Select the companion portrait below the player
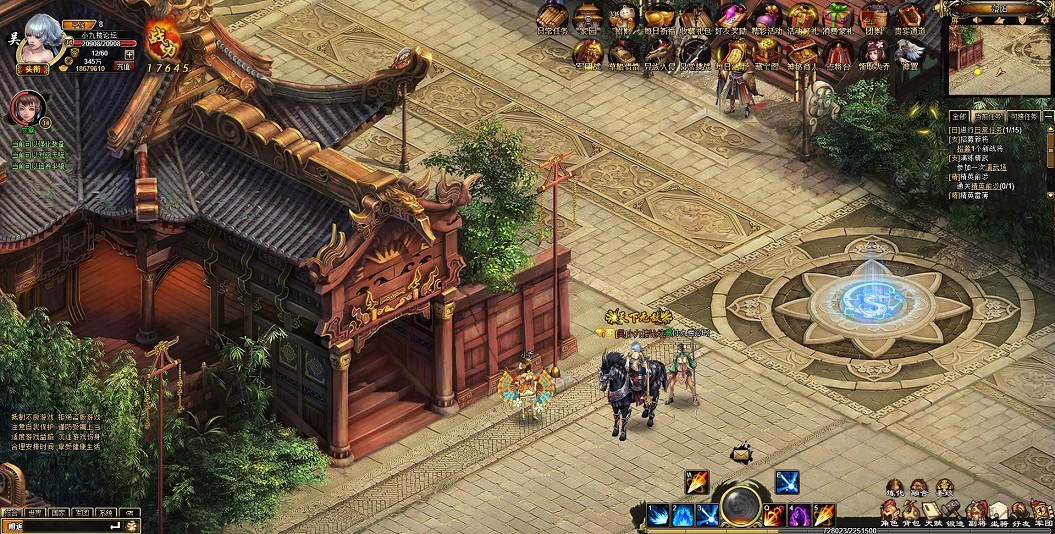The width and height of the screenshot is (1055, 534). 24,108
